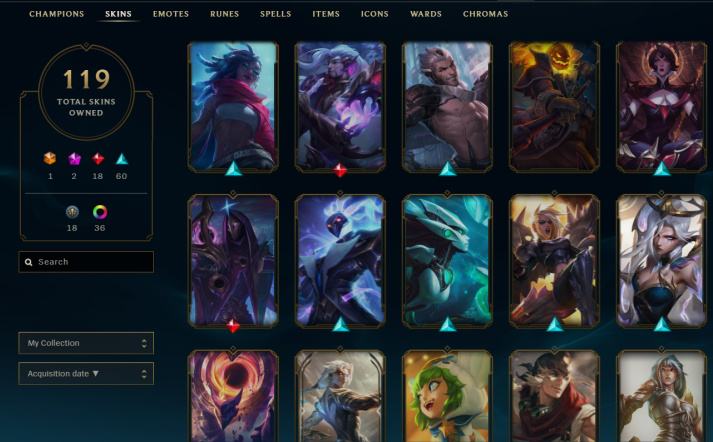This screenshot has height=442, width=713.
Task: Switch to the Wards tab
Action: coord(426,14)
